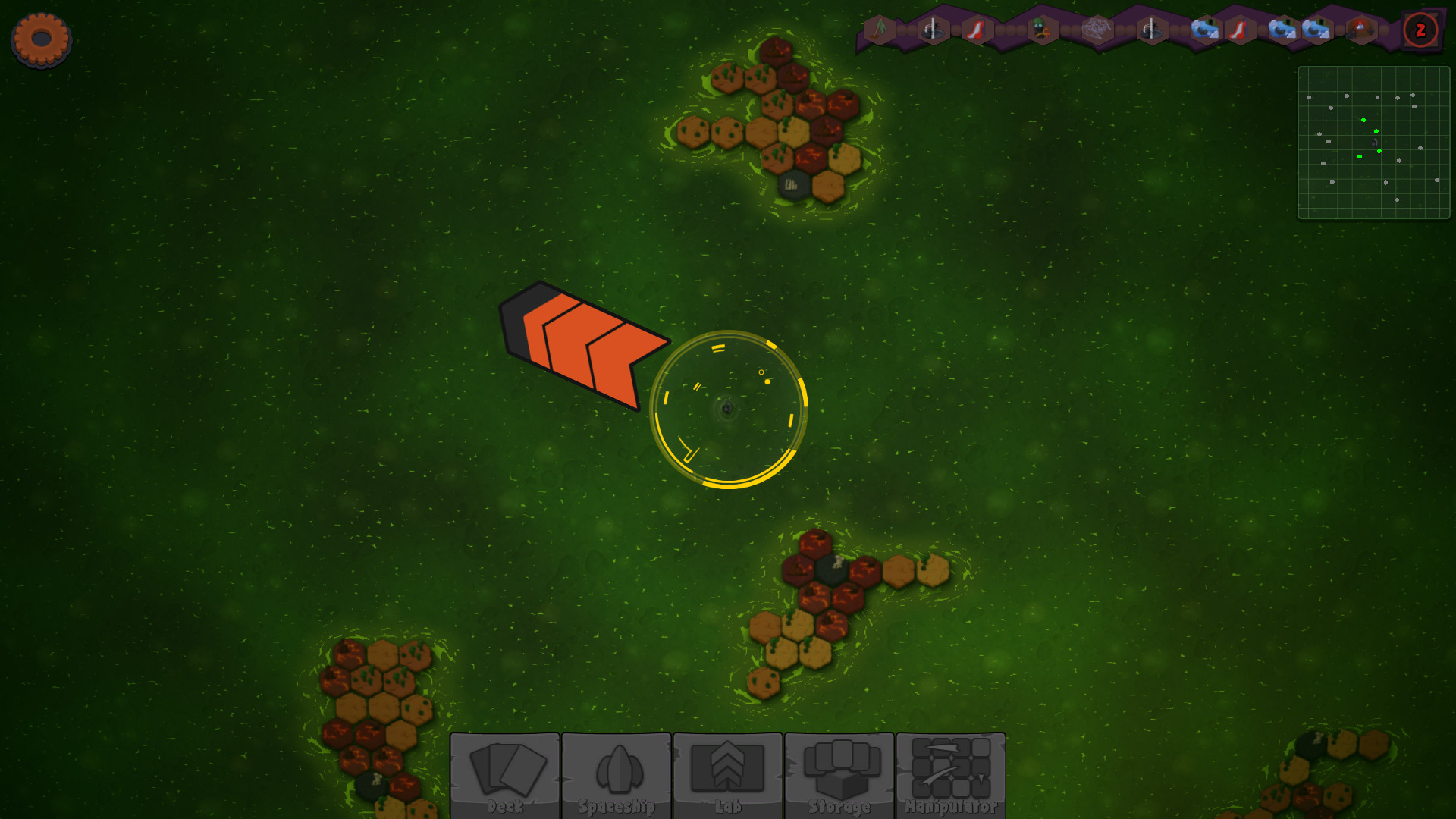Click the red number 2 counter button
The width and height of the screenshot is (1456, 819).
[1420, 30]
